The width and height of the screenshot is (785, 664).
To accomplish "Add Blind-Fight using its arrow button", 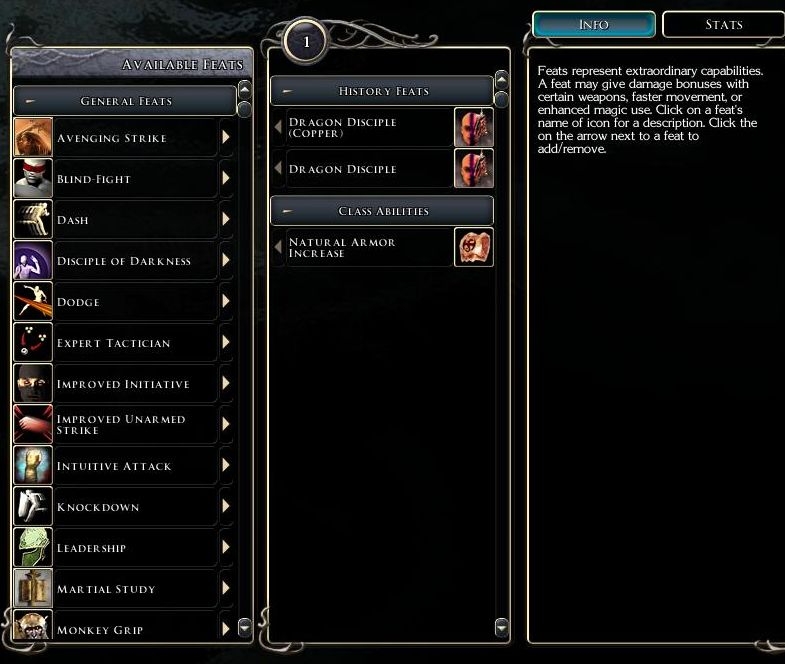I will point(226,179).
